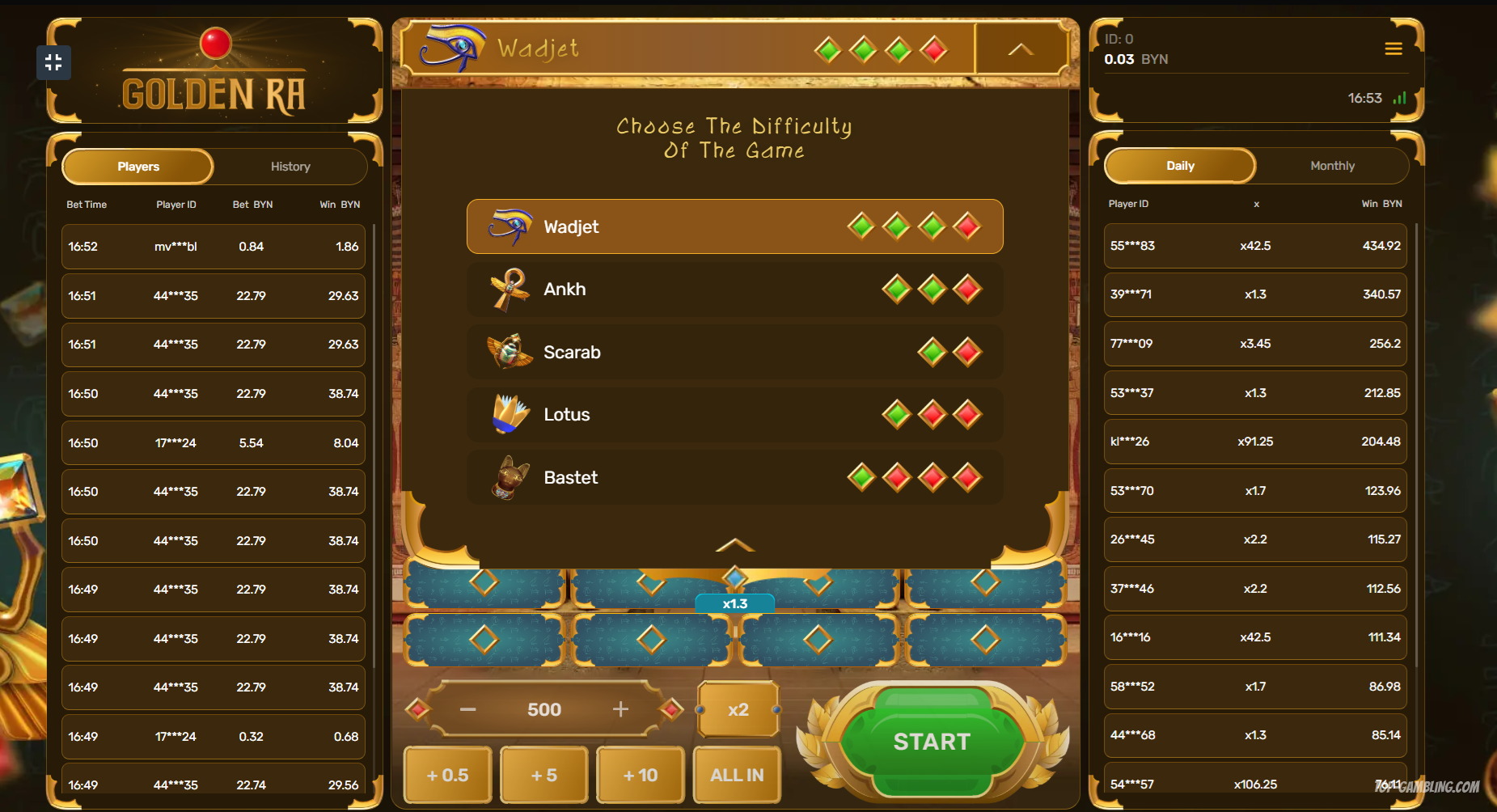Add 5 to the bet amount
The width and height of the screenshot is (1497, 812).
coord(543,775)
